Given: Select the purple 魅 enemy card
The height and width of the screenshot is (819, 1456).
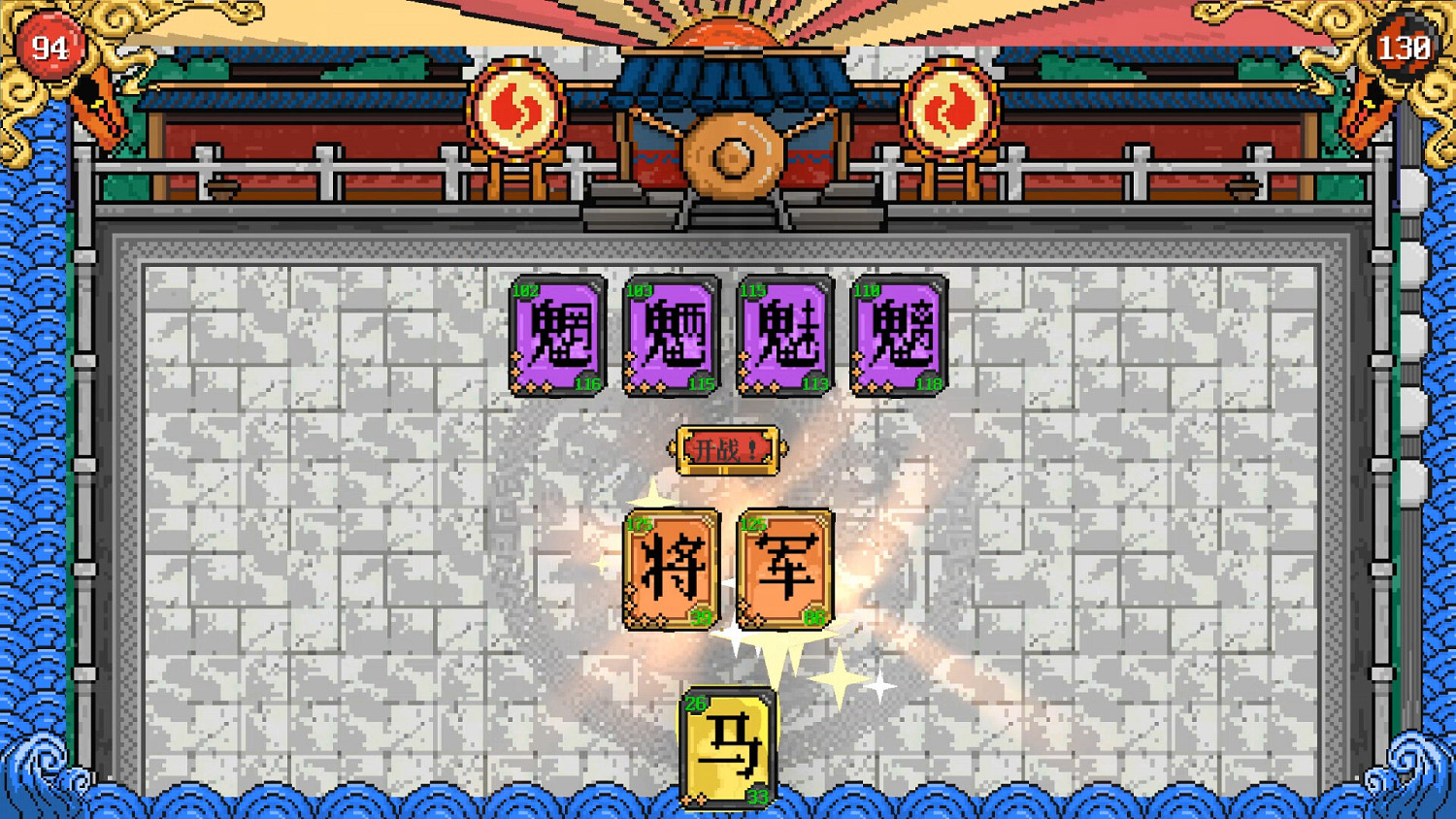Looking at the screenshot, I should pos(786,338).
